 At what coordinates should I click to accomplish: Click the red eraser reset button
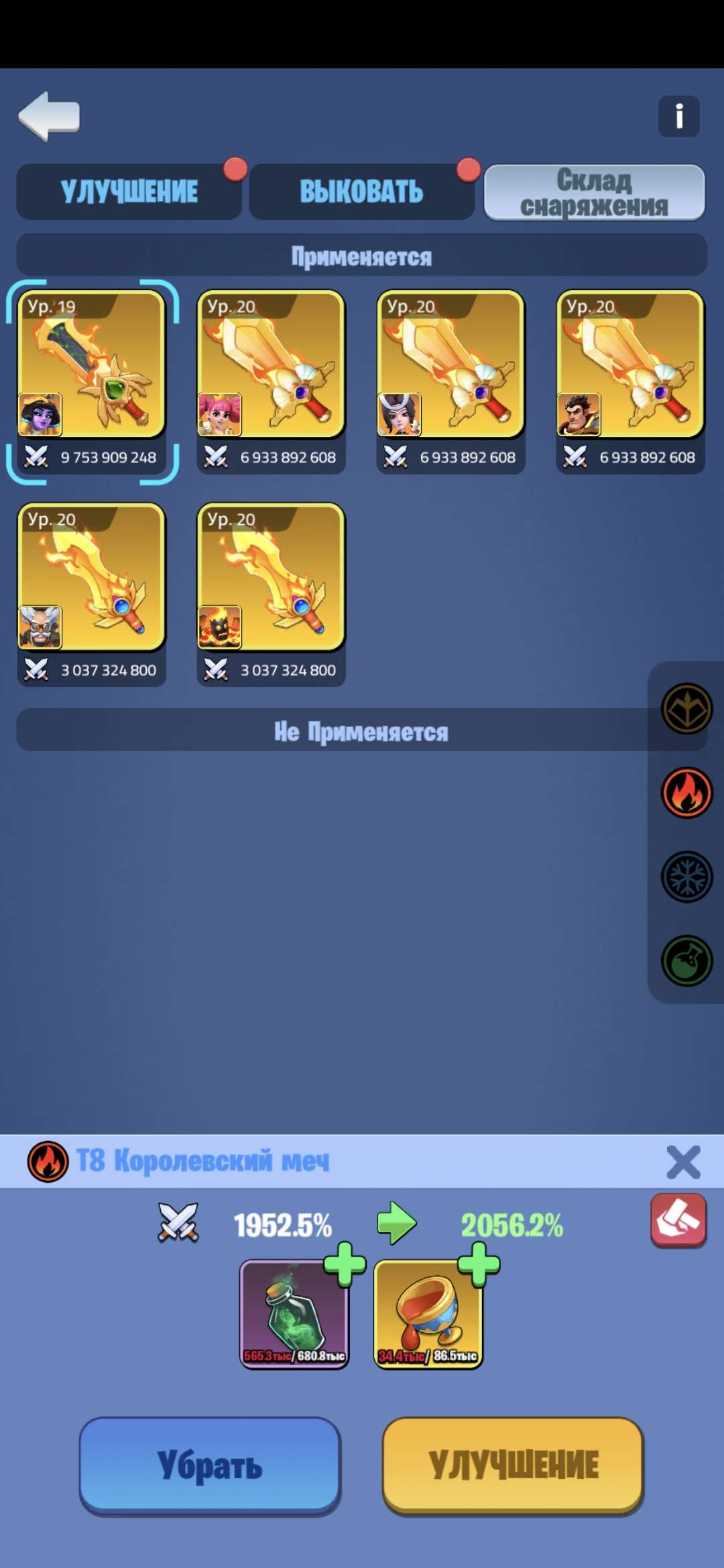pyautogui.click(x=678, y=1220)
